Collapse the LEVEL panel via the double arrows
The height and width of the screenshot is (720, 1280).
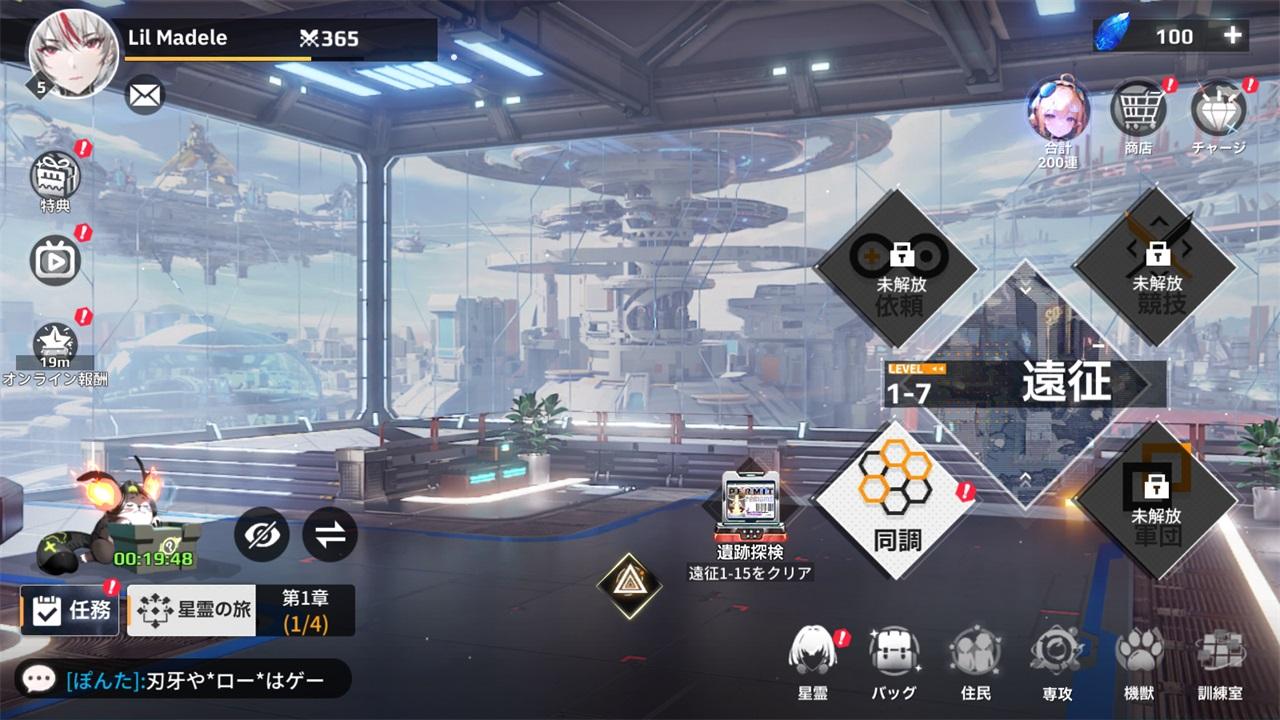click(x=936, y=367)
